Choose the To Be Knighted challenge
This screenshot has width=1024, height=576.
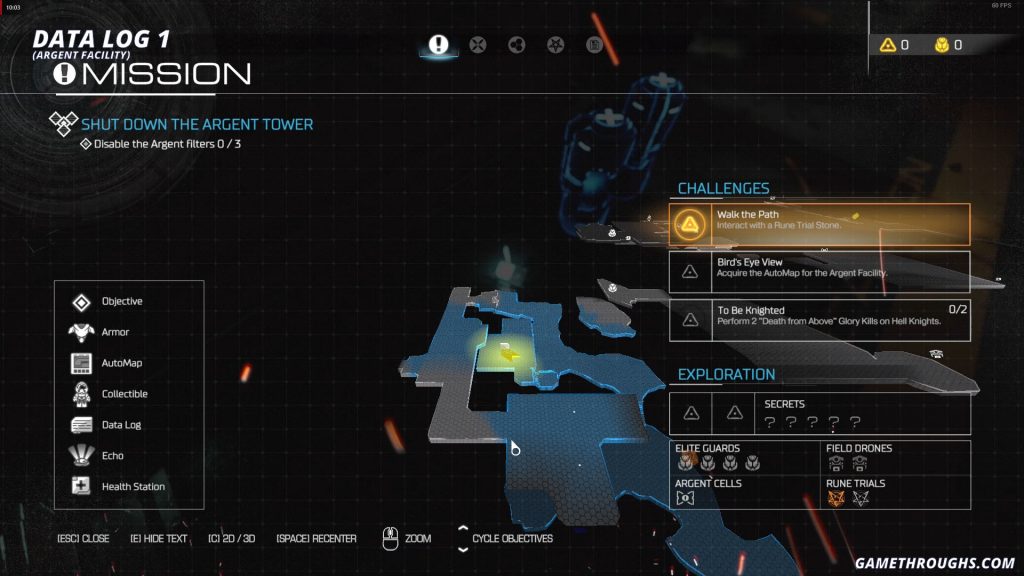[819, 320]
